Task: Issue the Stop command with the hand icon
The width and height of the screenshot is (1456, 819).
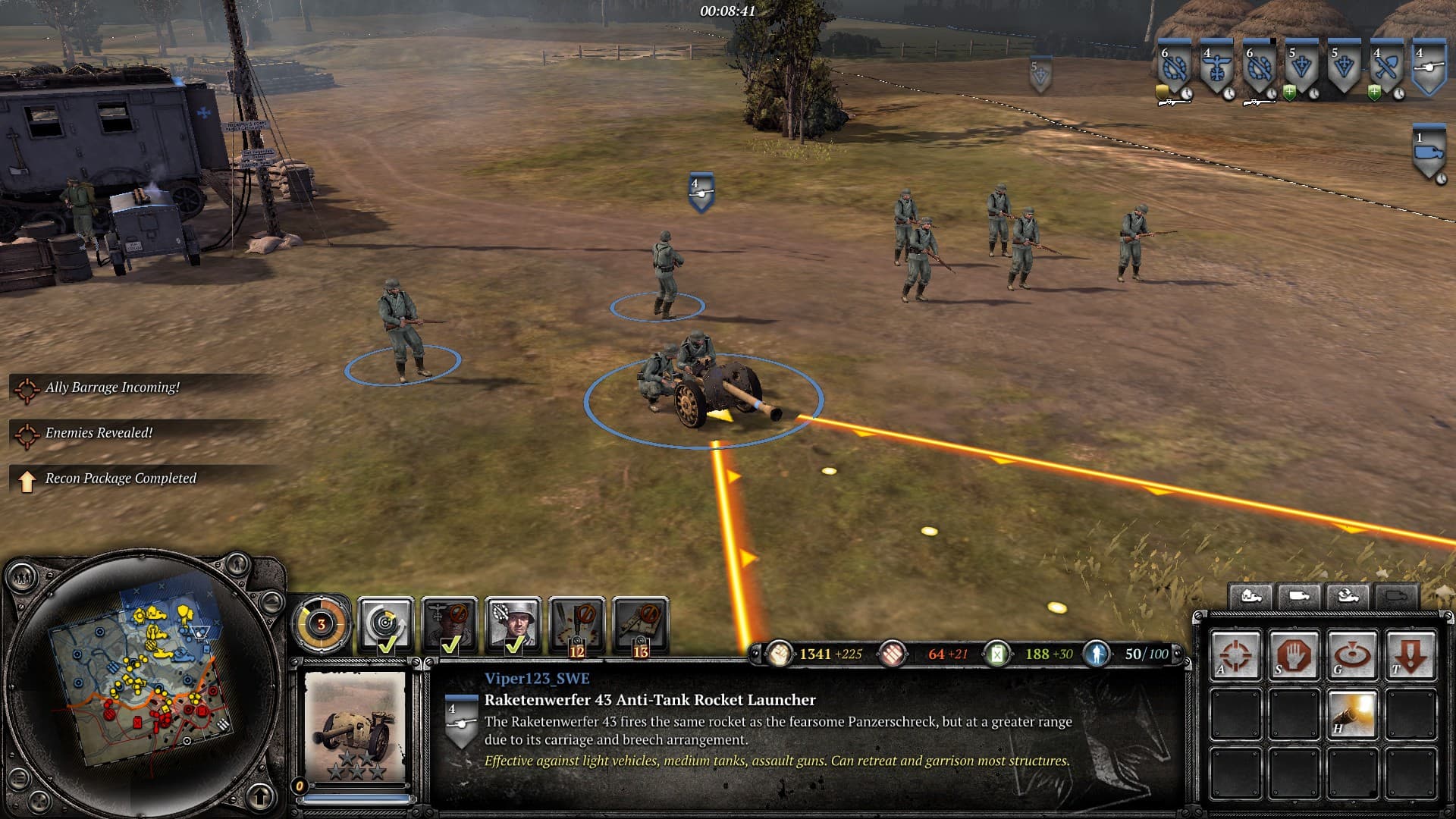Action: 1294,654
